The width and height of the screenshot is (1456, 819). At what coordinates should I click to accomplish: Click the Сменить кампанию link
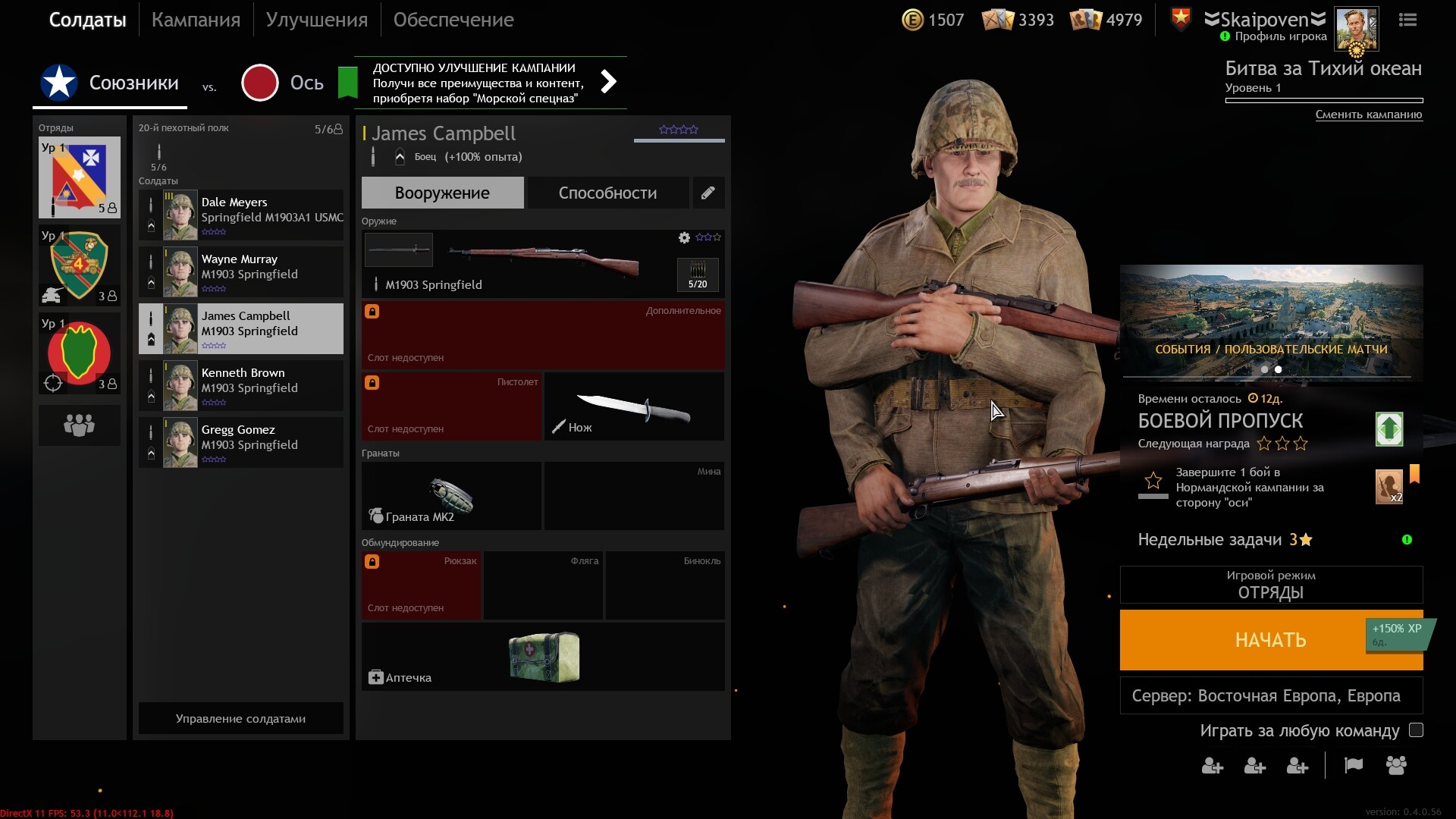click(1368, 115)
